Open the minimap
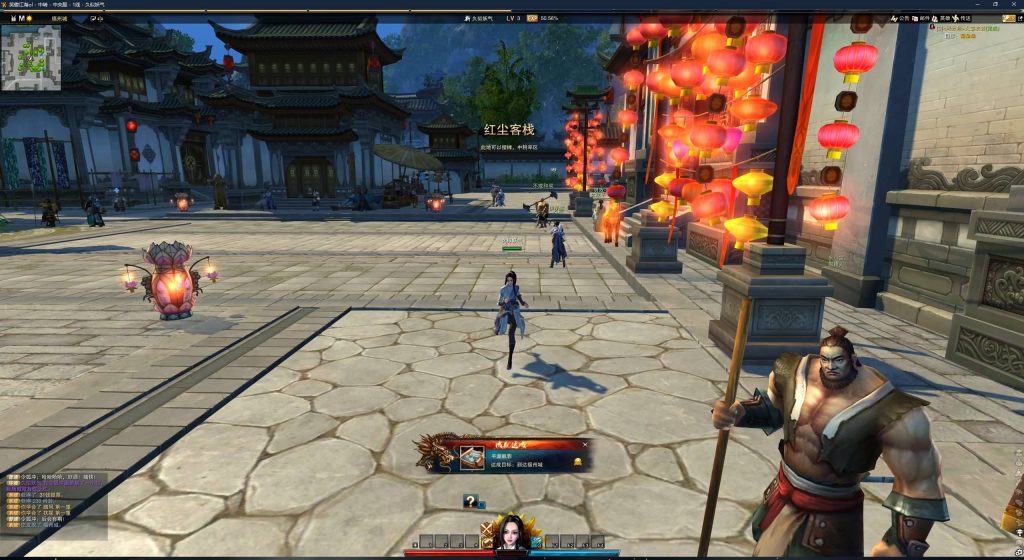1024x560 pixels. click(x=31, y=56)
